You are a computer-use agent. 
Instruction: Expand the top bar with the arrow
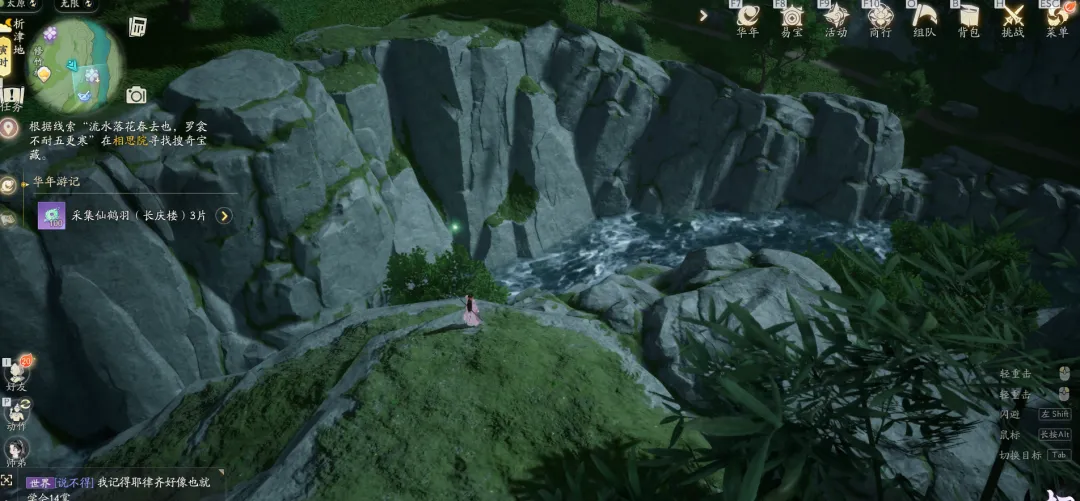click(703, 15)
